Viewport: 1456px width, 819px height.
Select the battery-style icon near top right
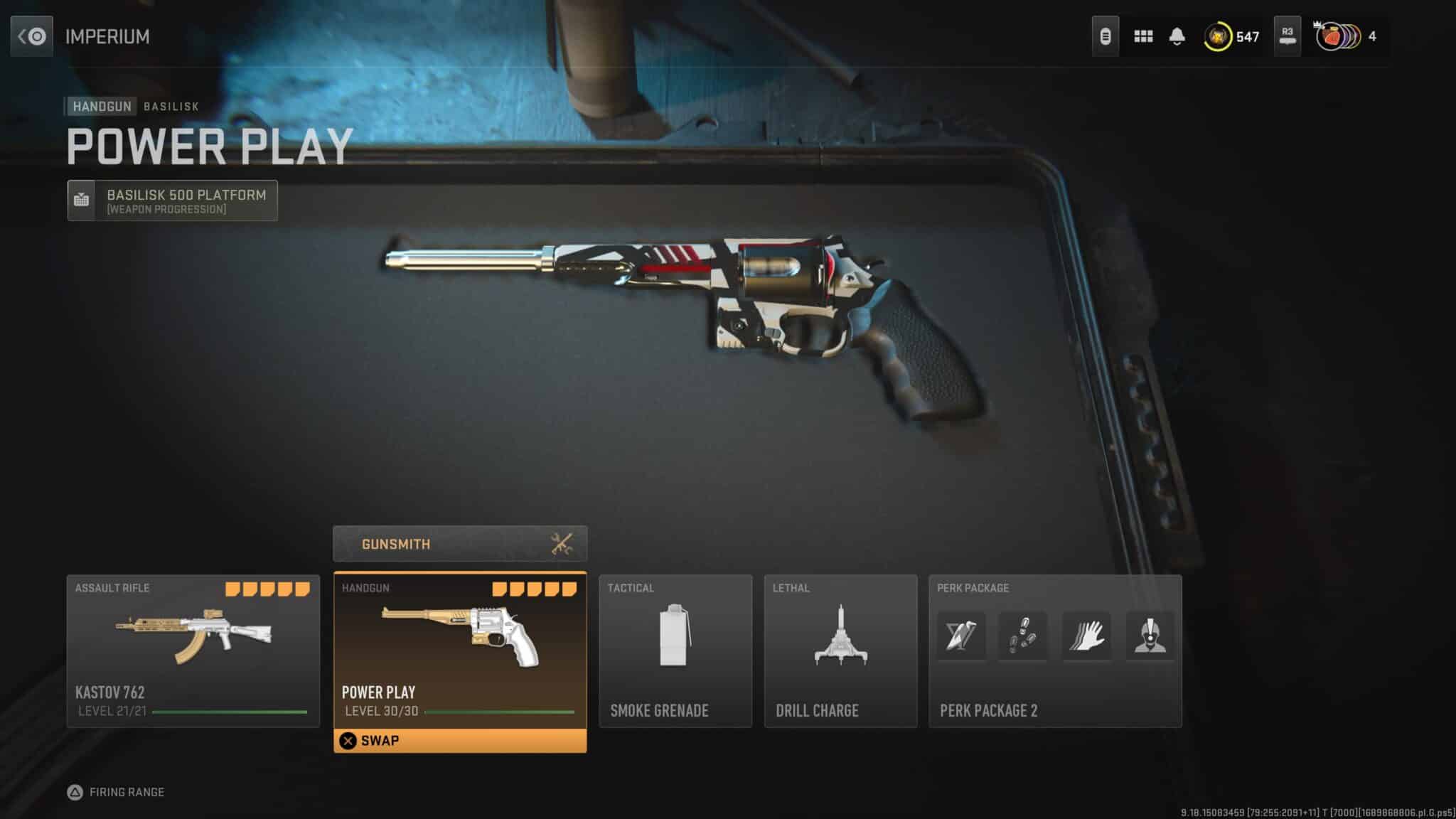coord(1106,36)
